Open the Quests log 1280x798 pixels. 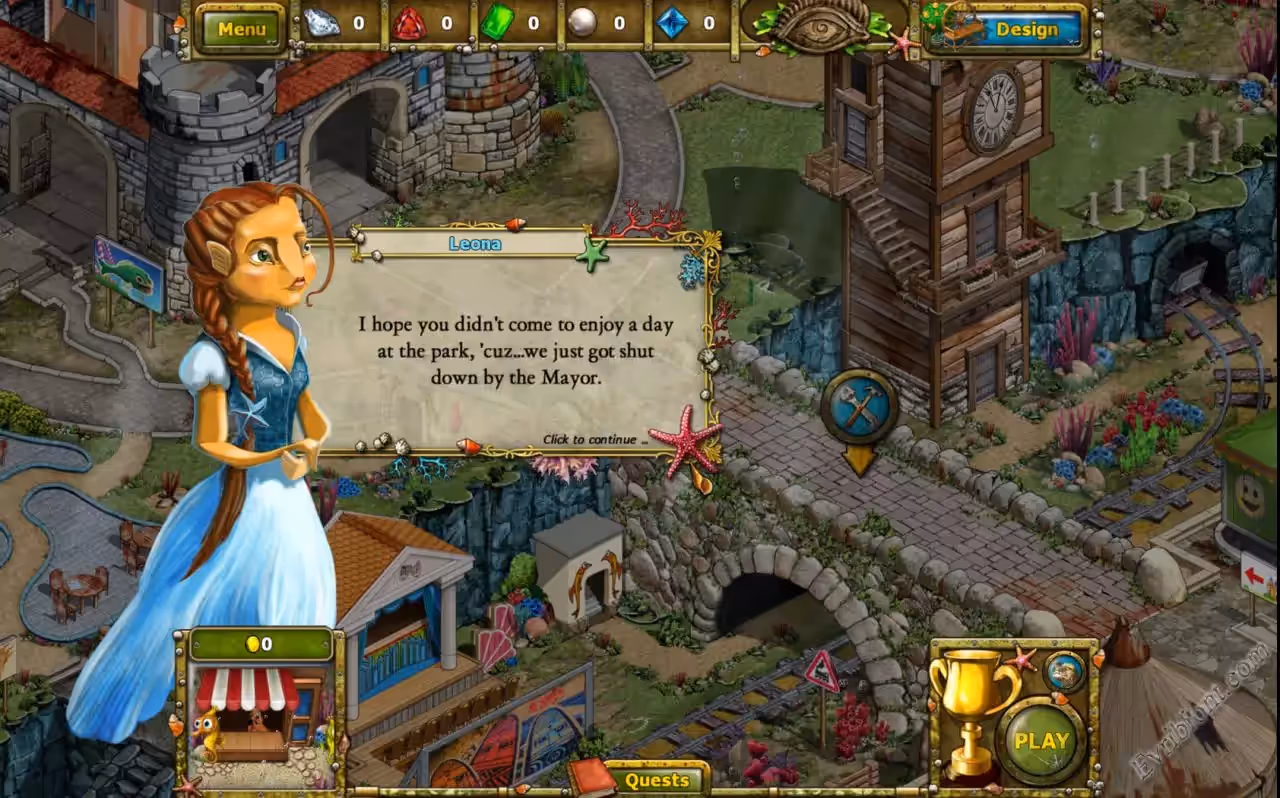657,780
